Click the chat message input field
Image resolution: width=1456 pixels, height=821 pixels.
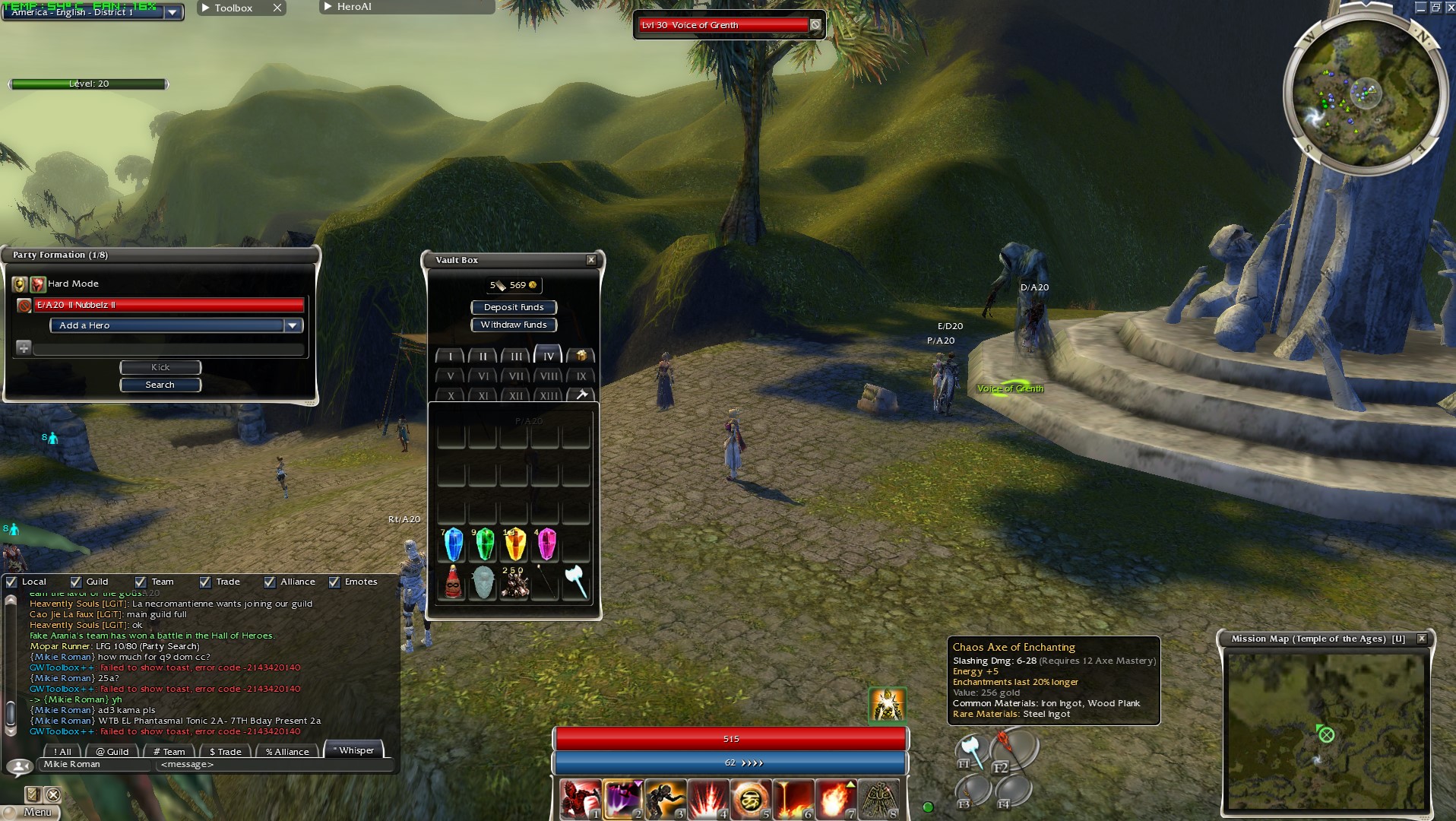click(274, 764)
